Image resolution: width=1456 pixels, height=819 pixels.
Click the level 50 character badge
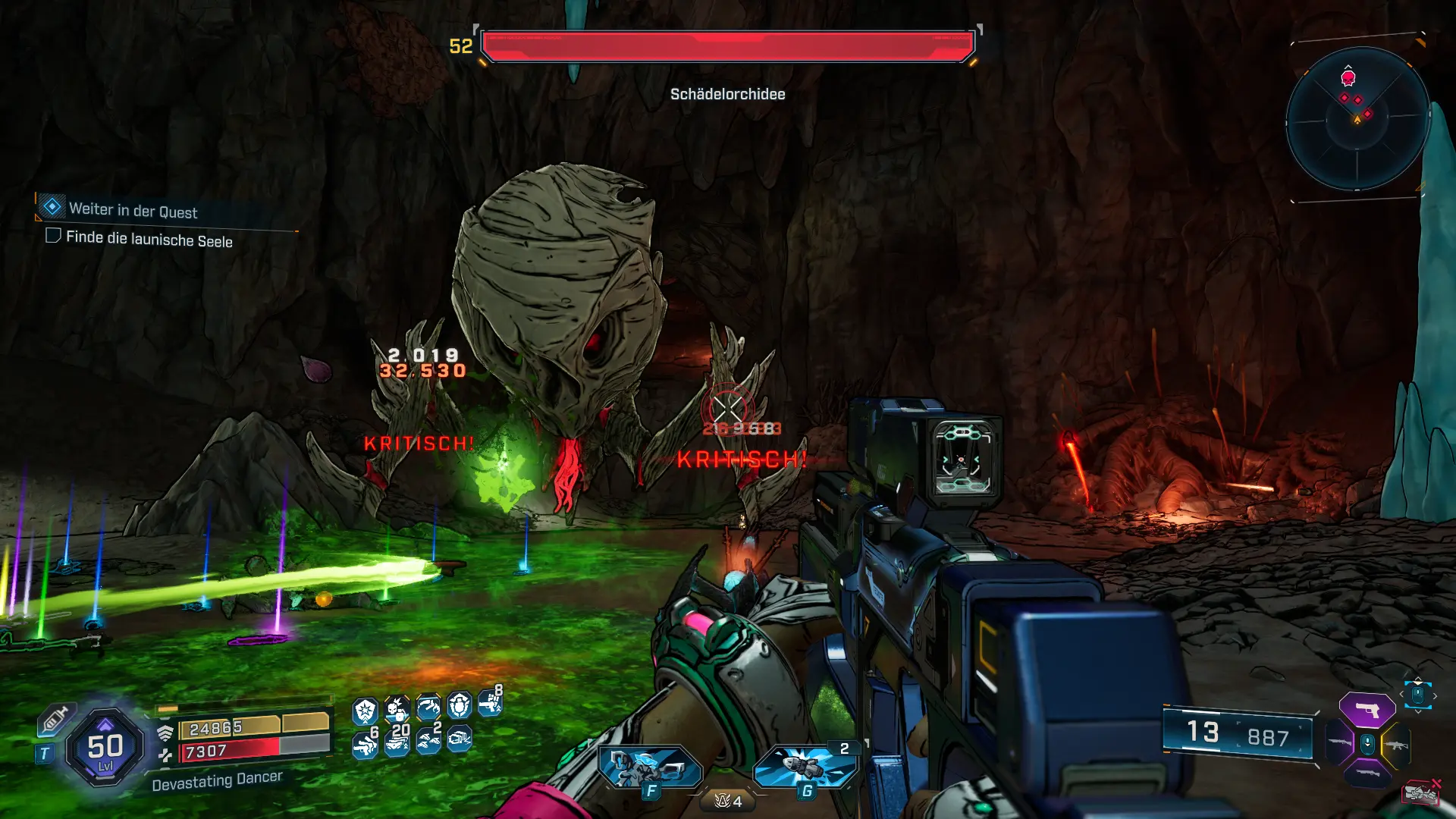tap(105, 748)
